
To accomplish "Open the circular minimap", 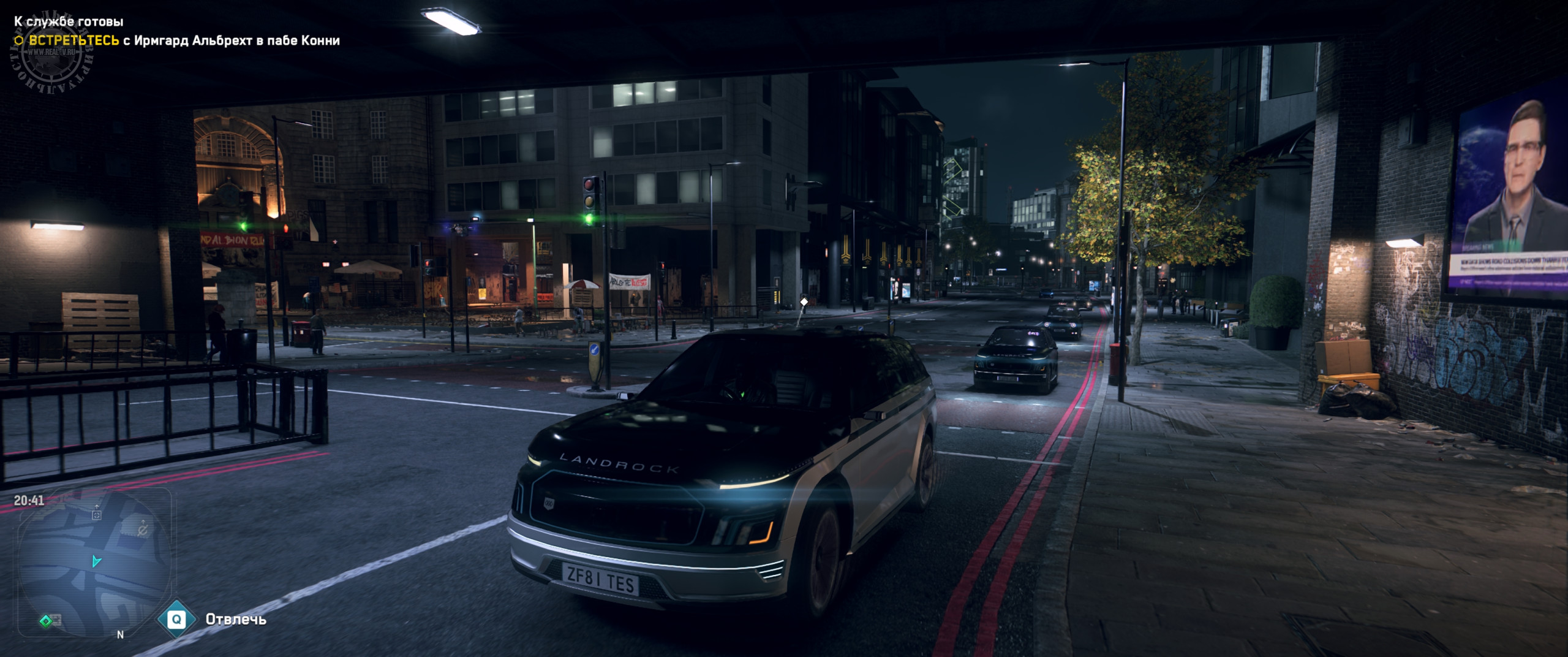I will tap(94, 563).
